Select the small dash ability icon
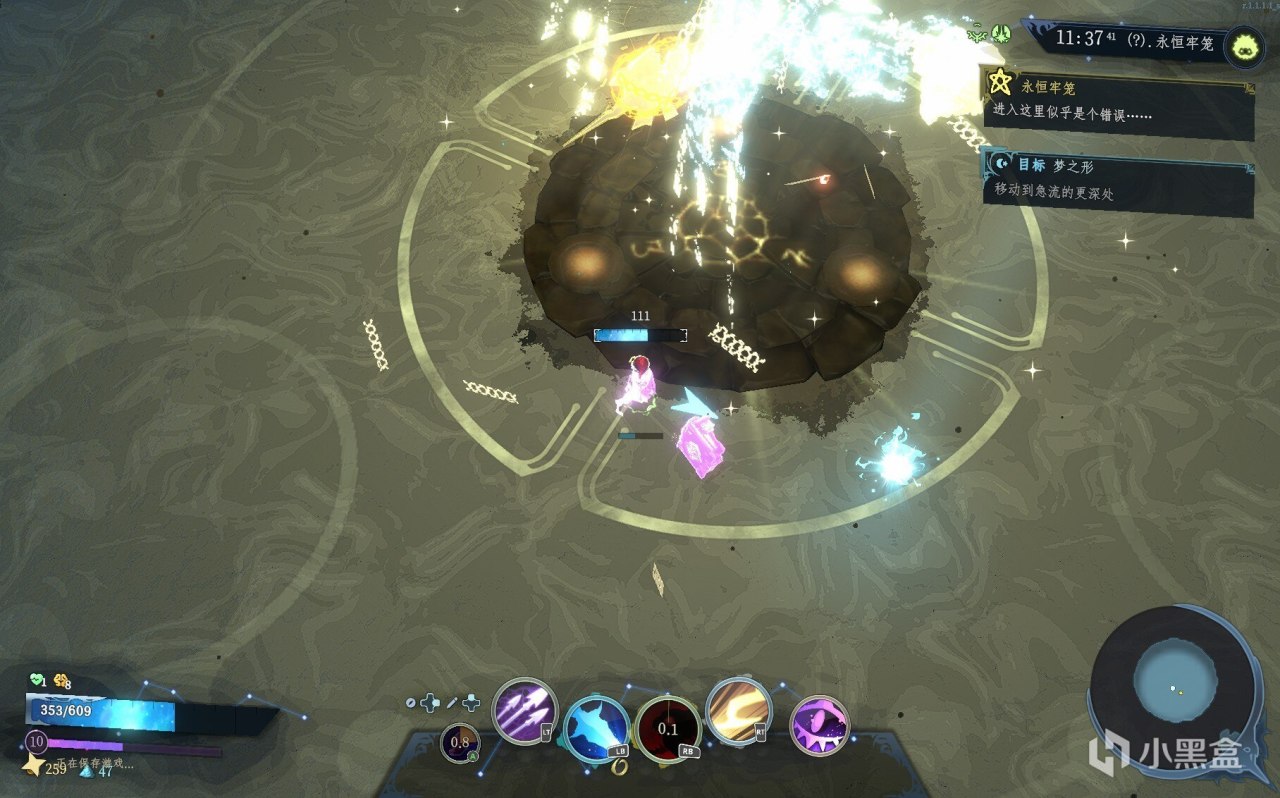The image size is (1280, 798). (x=460, y=742)
